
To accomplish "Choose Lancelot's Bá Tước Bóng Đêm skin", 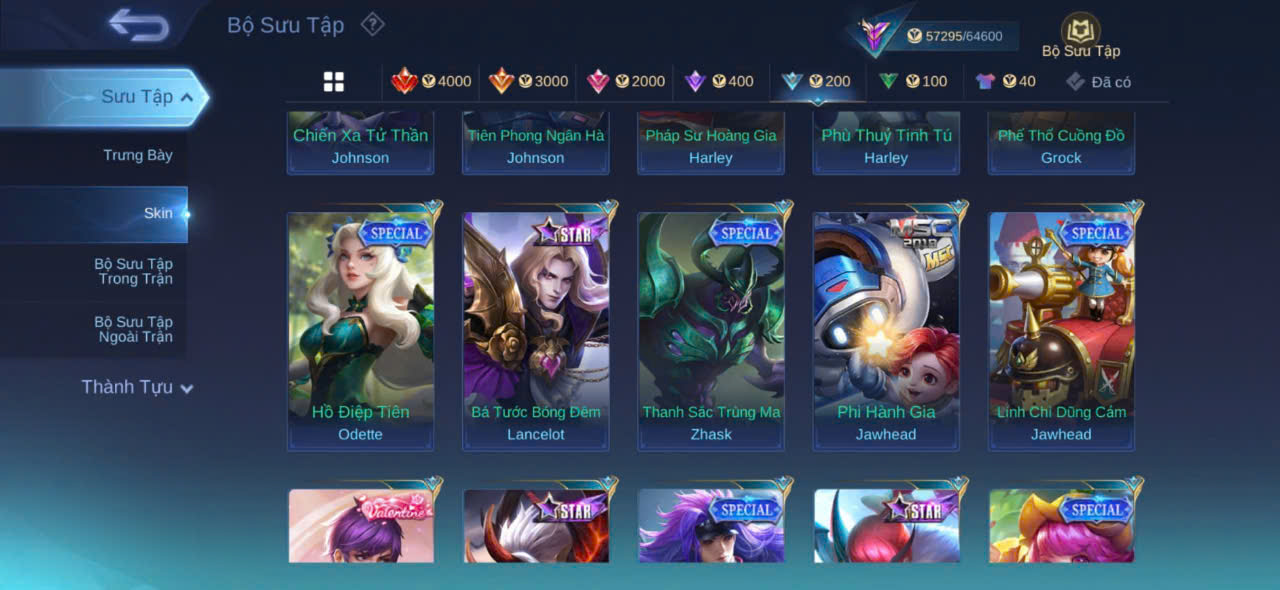I will [536, 330].
